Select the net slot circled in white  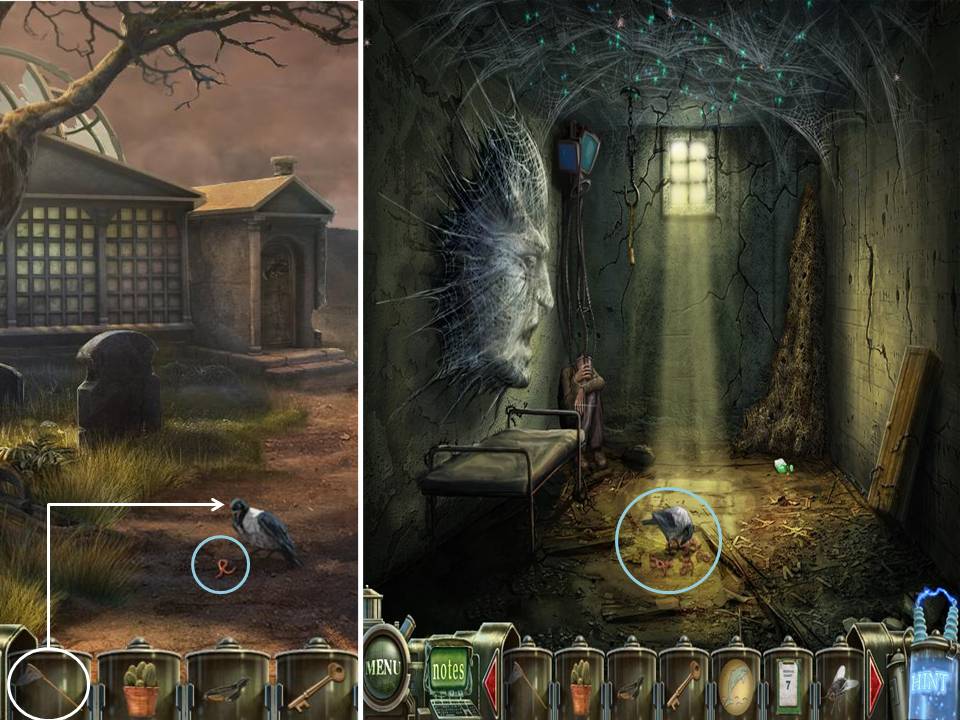(x=50, y=685)
